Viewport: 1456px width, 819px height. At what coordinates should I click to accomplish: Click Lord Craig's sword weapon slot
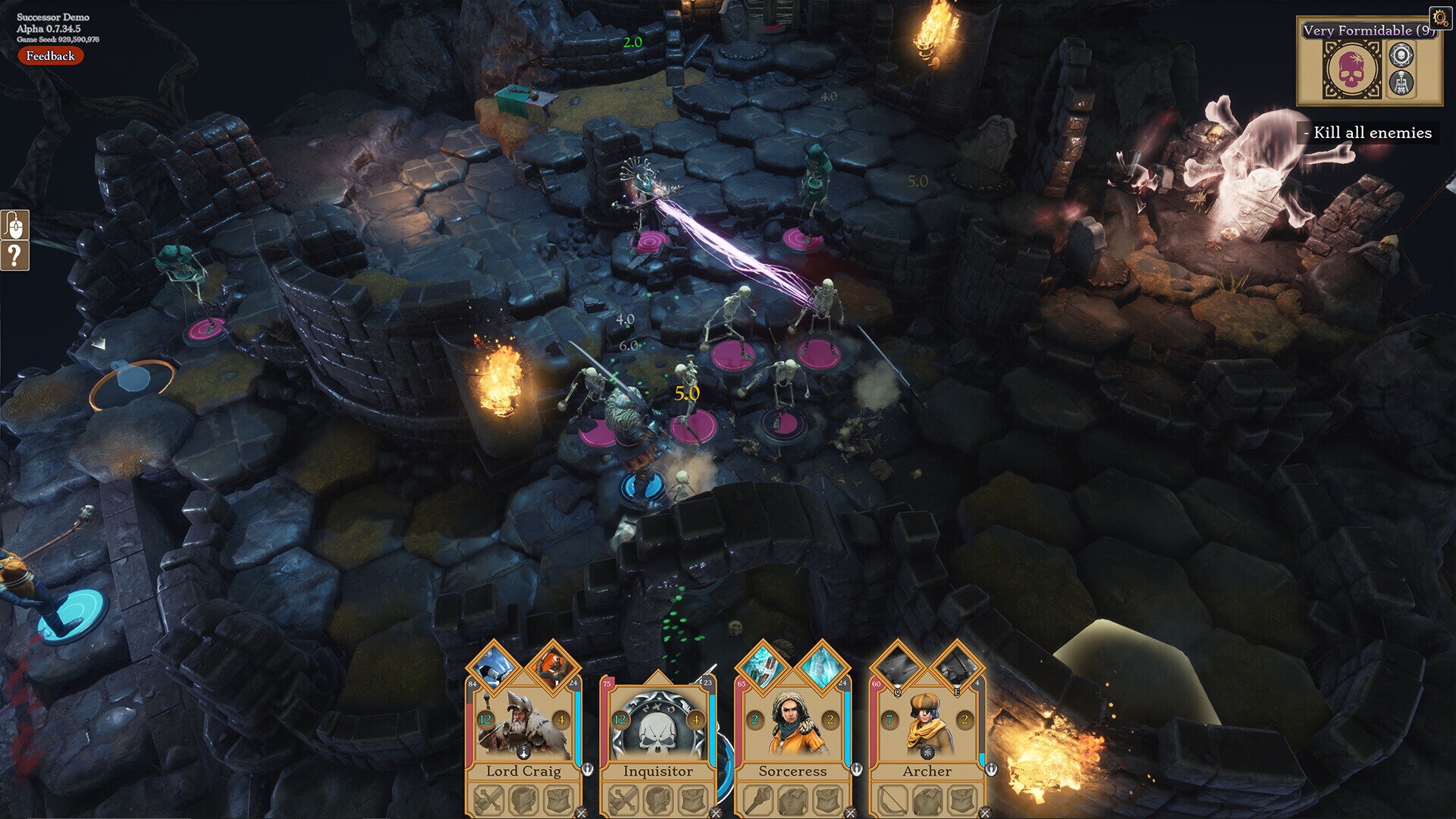tap(490, 799)
